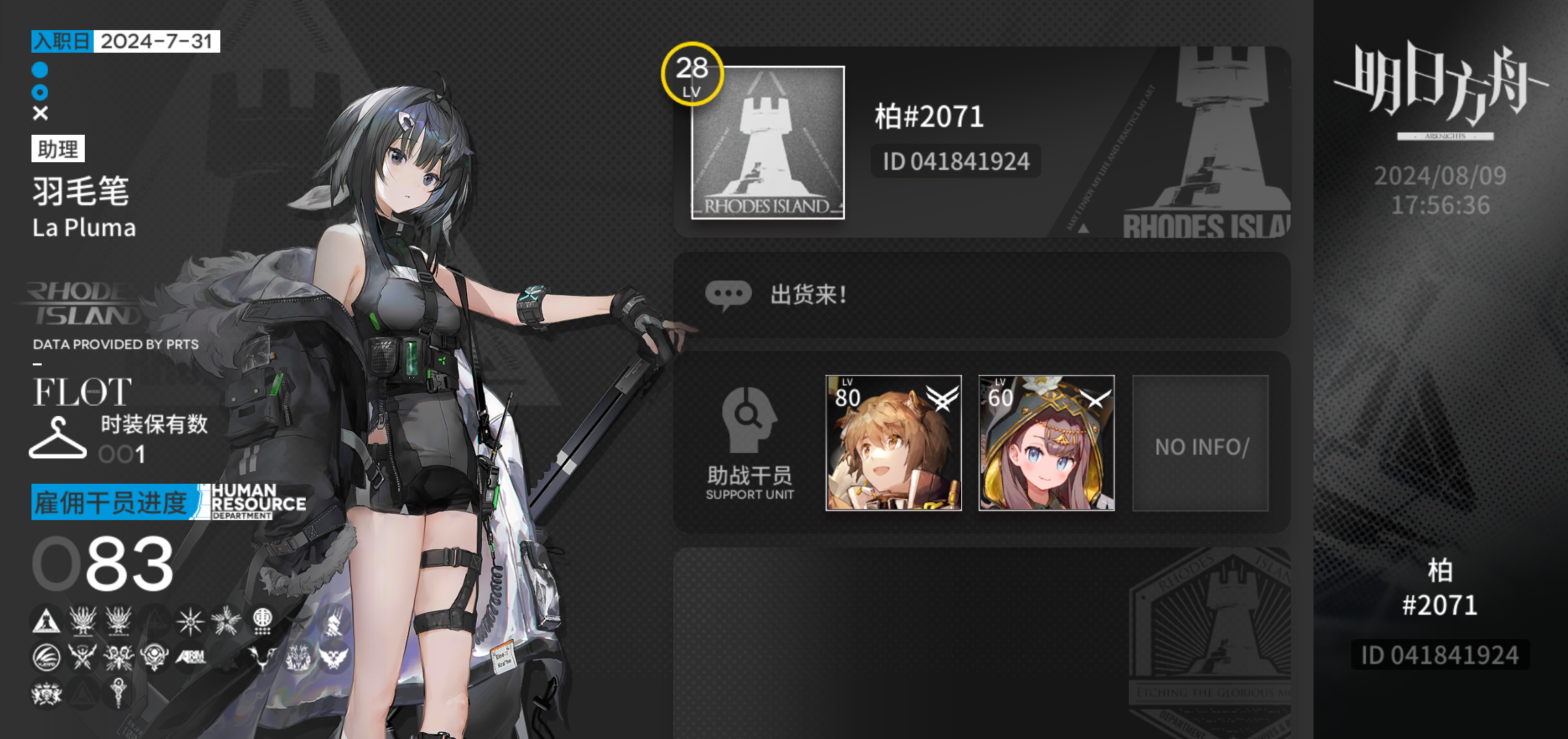Click the player ID 041841924 badge

point(956,161)
